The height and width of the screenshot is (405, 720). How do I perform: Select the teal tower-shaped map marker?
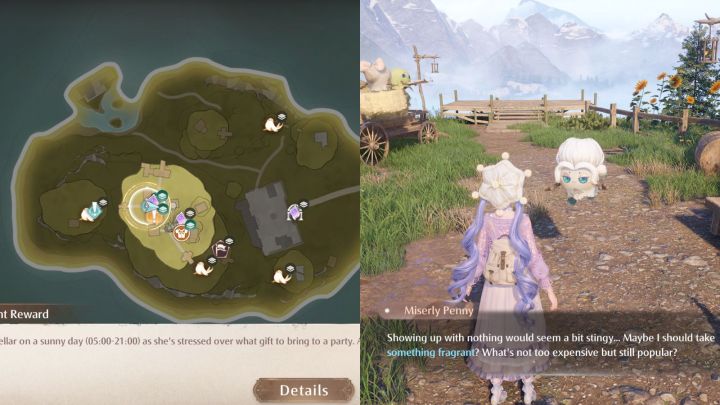pyautogui.click(x=93, y=210)
